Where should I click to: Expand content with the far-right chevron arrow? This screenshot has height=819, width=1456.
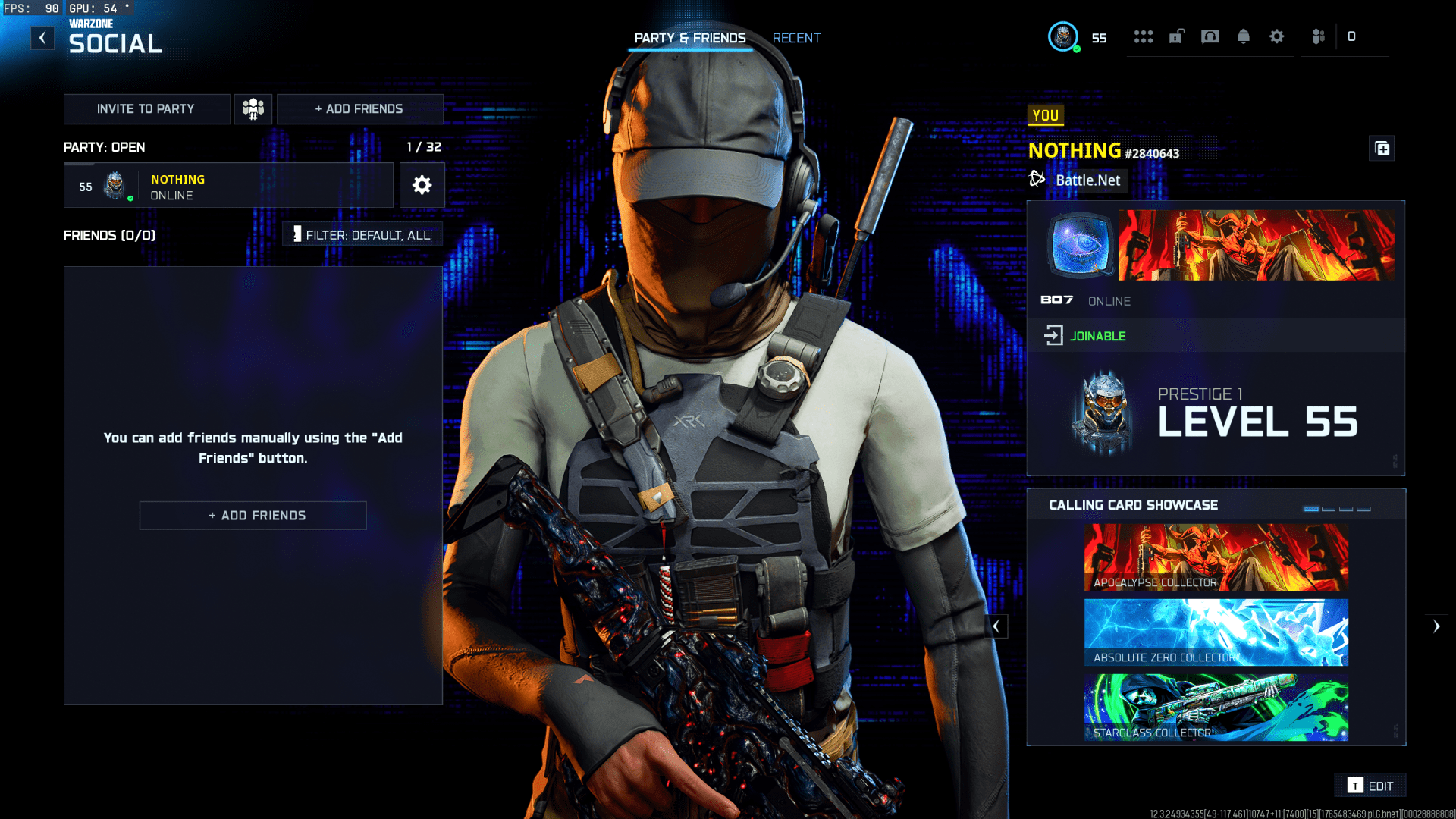1437,626
